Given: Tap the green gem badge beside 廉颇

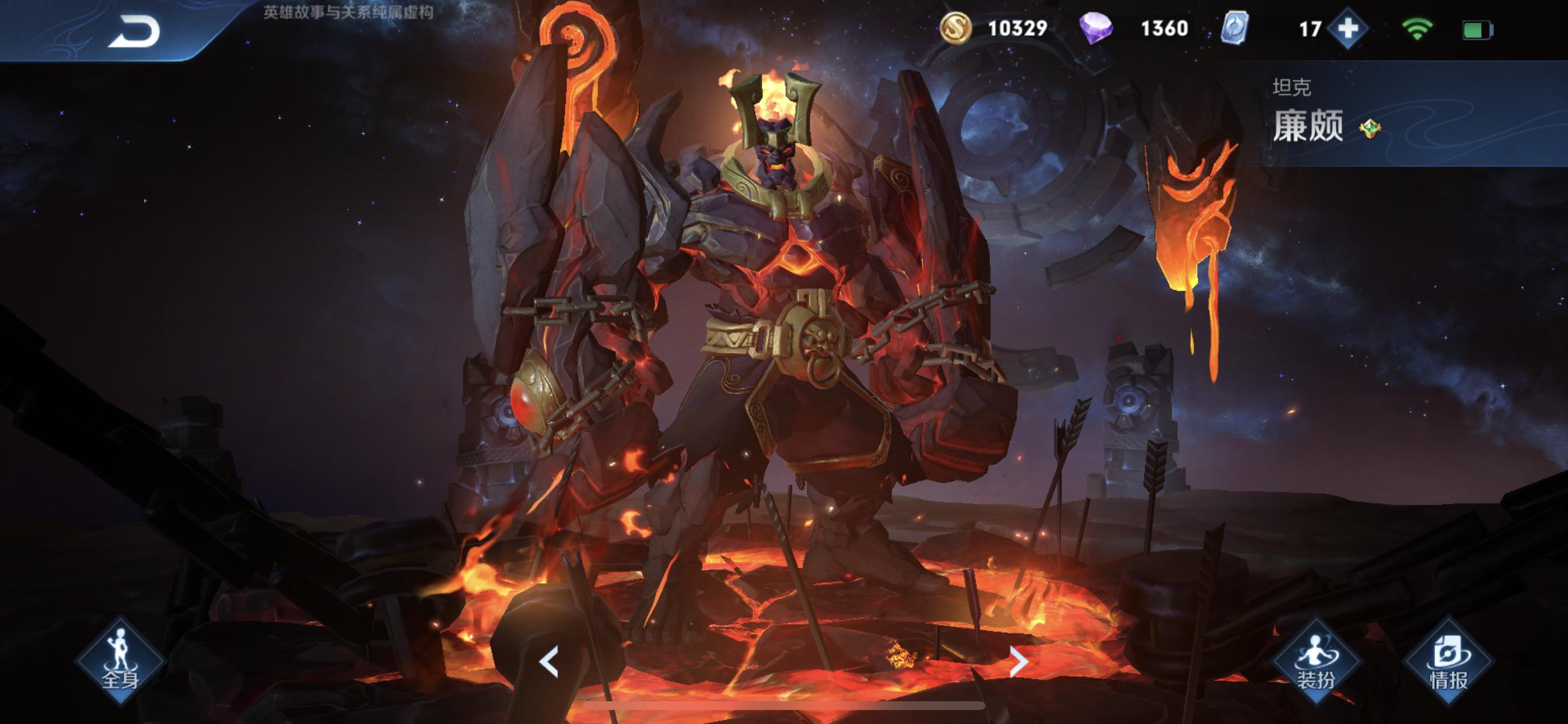Looking at the screenshot, I should point(1370,128).
